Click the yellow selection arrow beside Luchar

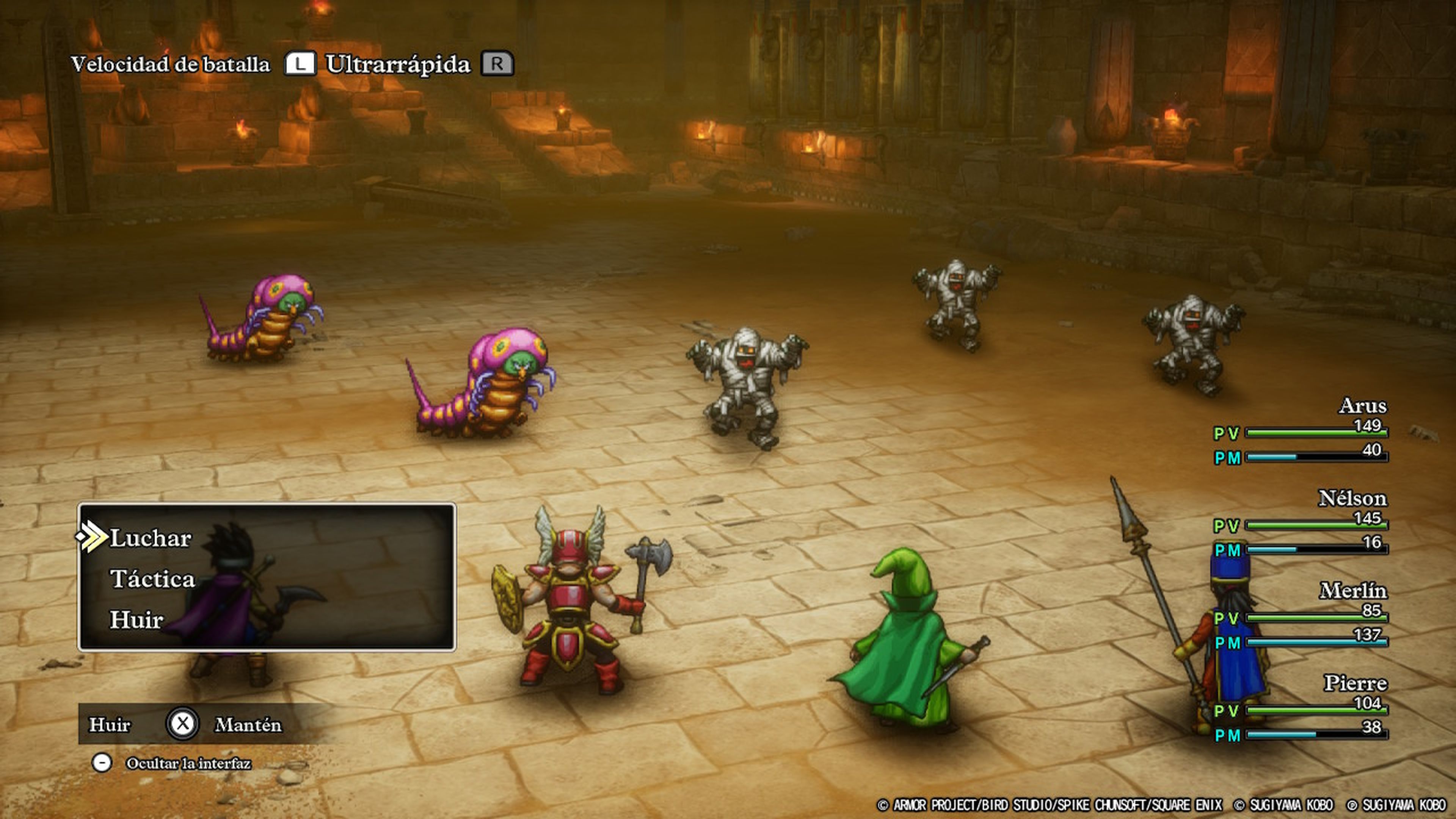coord(91,537)
